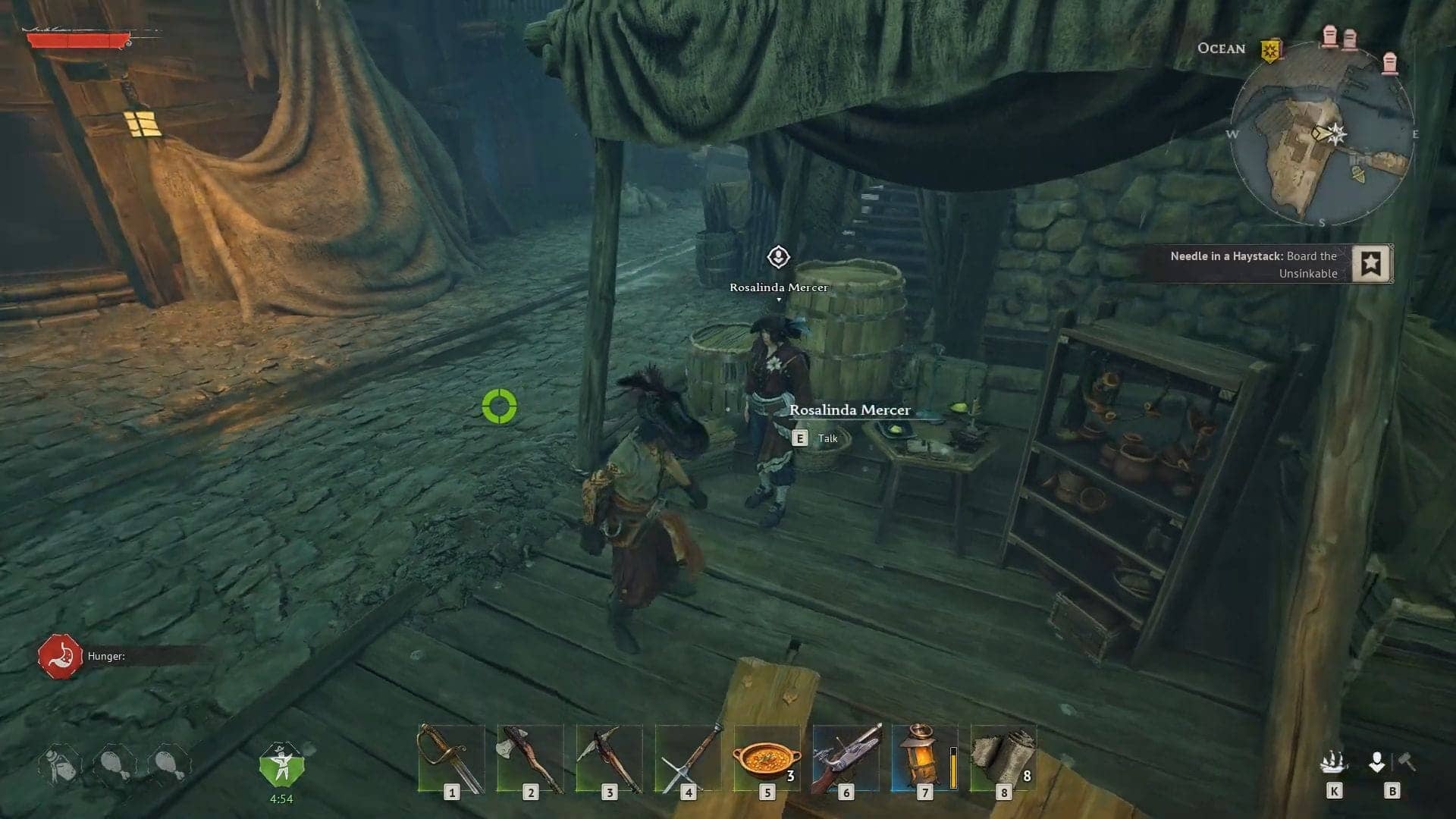This screenshot has width=1456, height=819.
Task: Inspect the green pirate buff icon
Action: (x=281, y=764)
